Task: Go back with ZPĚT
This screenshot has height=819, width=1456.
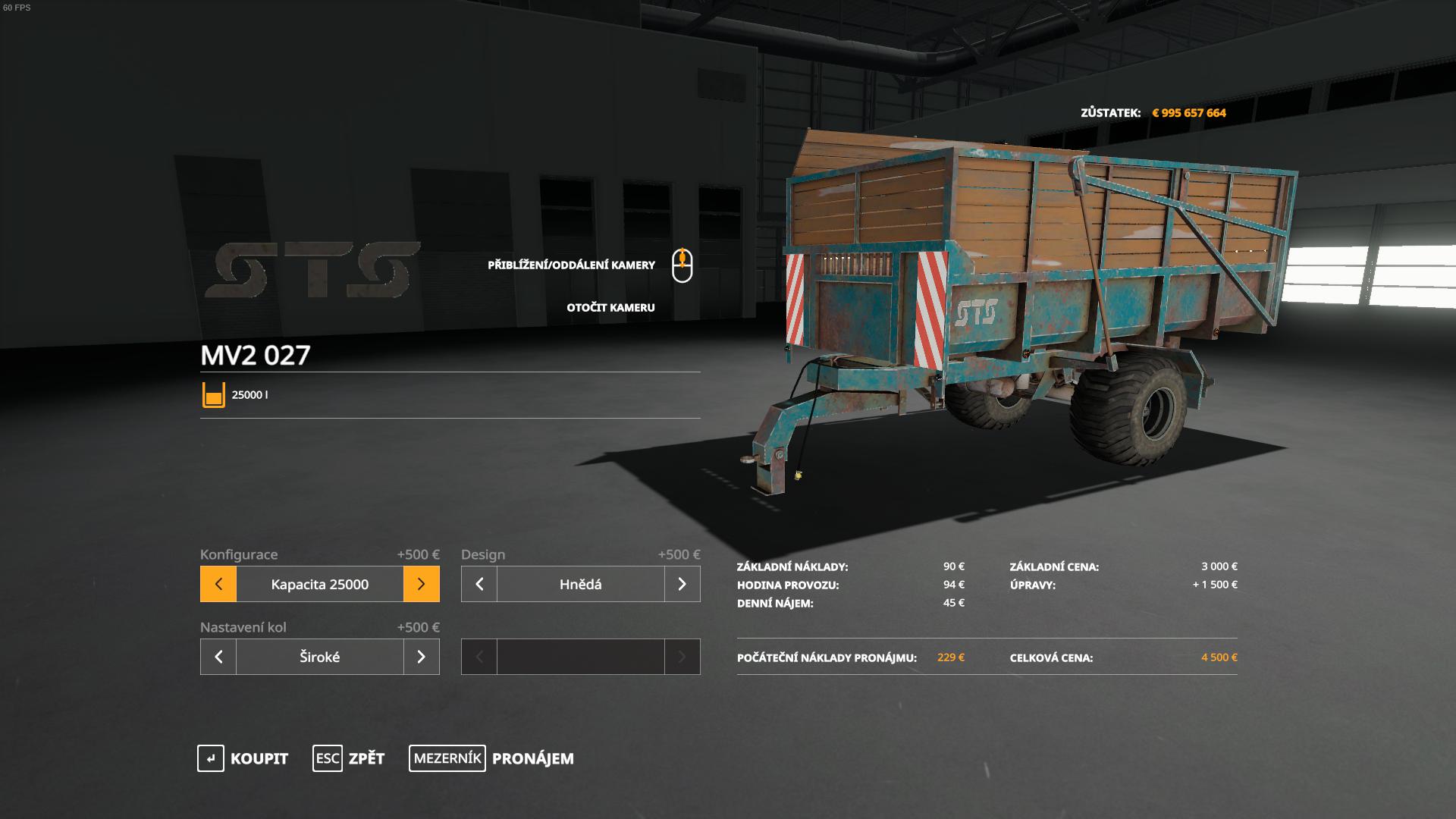Action: click(349, 758)
